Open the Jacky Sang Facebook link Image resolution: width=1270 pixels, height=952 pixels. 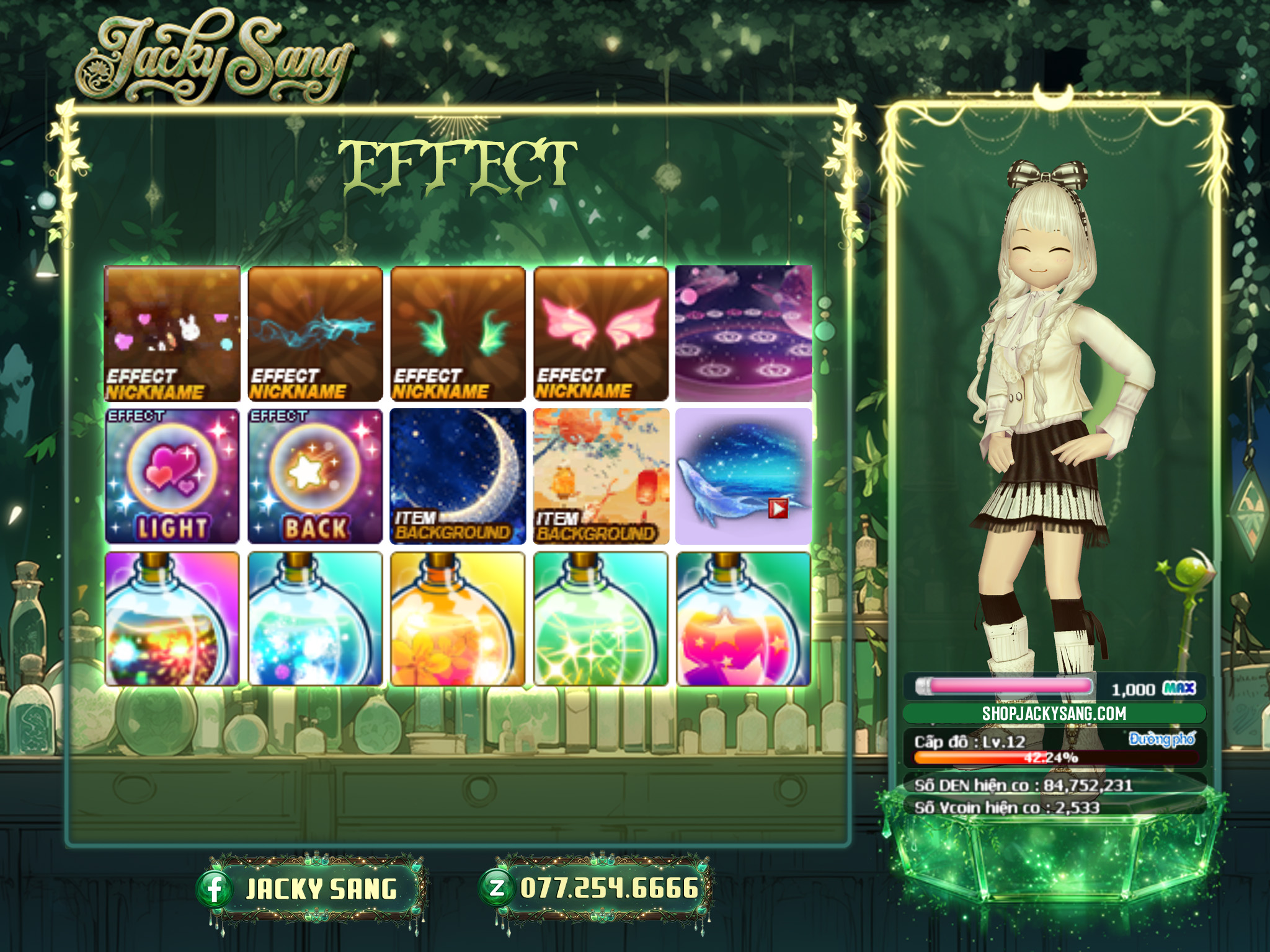(311, 889)
